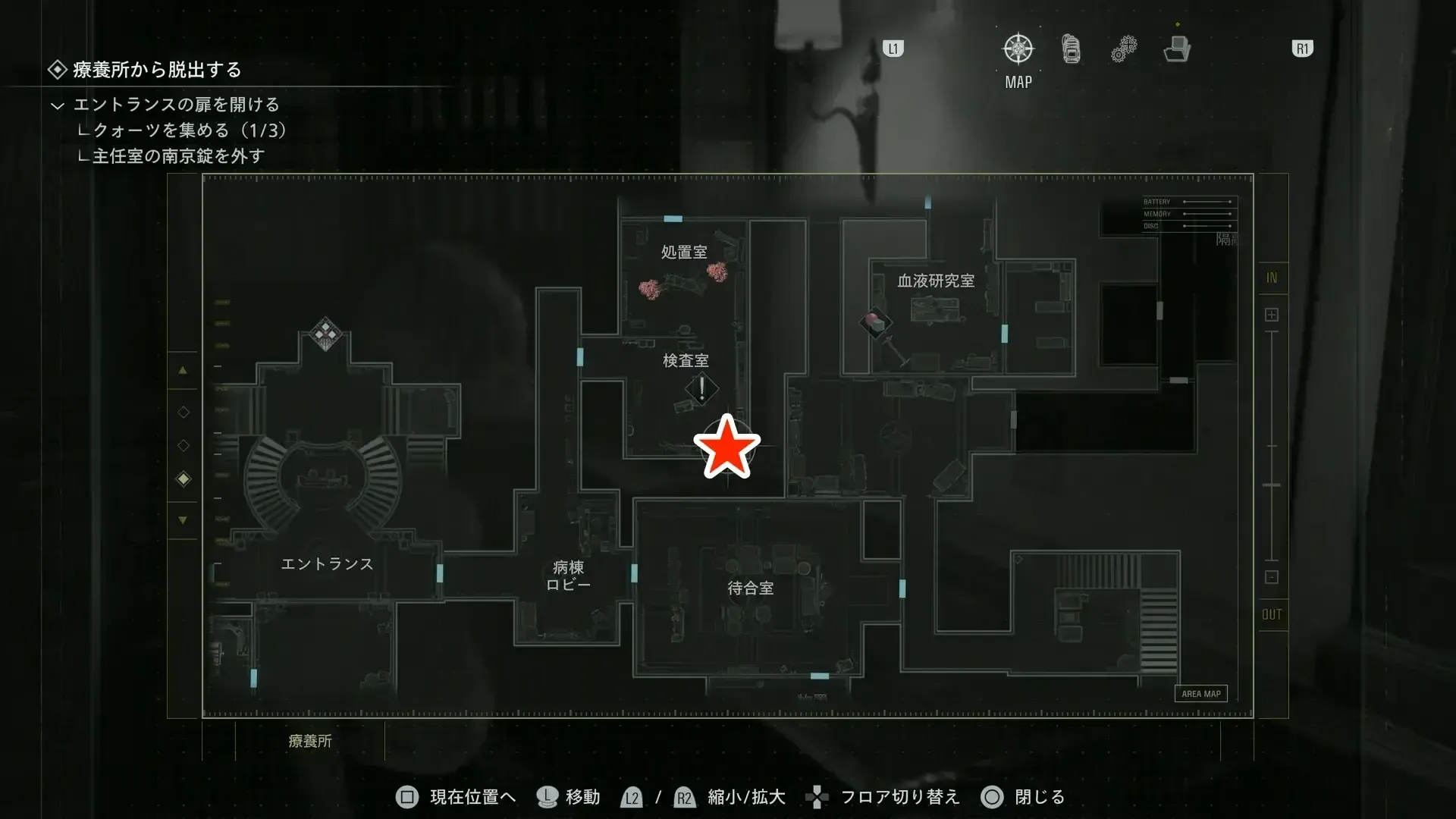Click the zoom level slider handle
This screenshot has height=819, width=1456.
tap(1271, 485)
